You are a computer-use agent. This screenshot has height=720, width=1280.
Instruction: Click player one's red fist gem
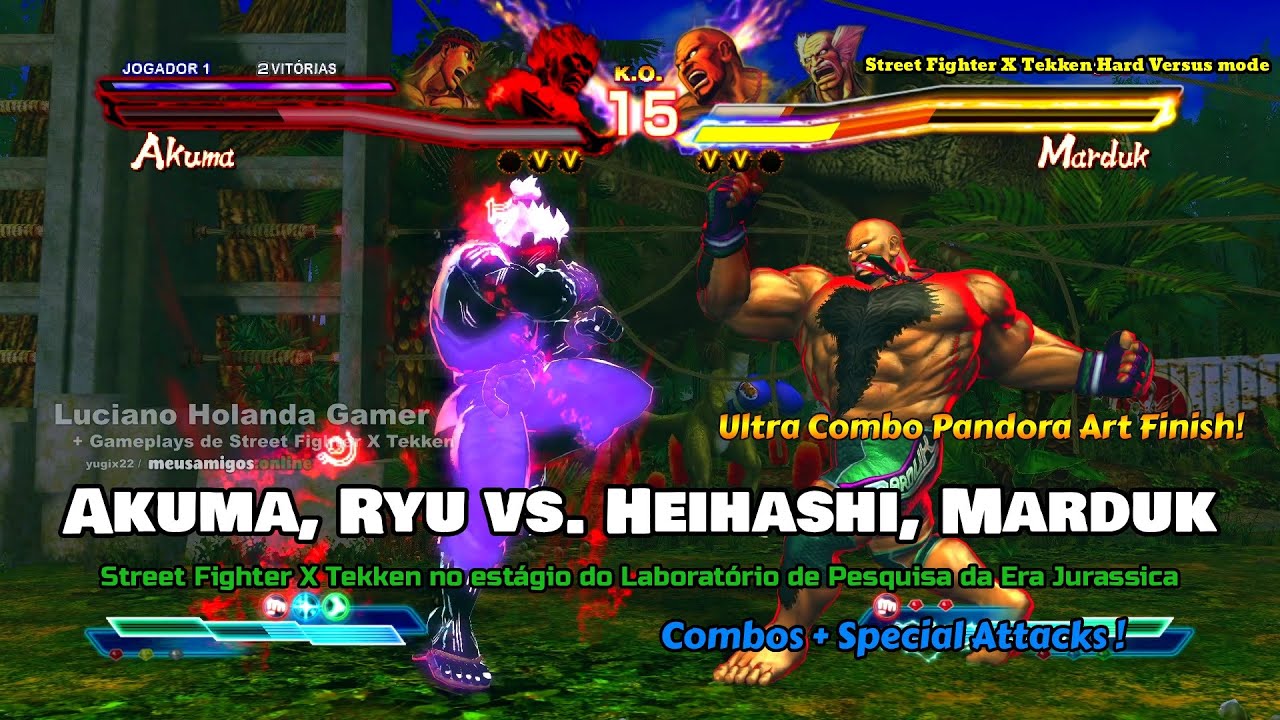[x=275, y=606]
